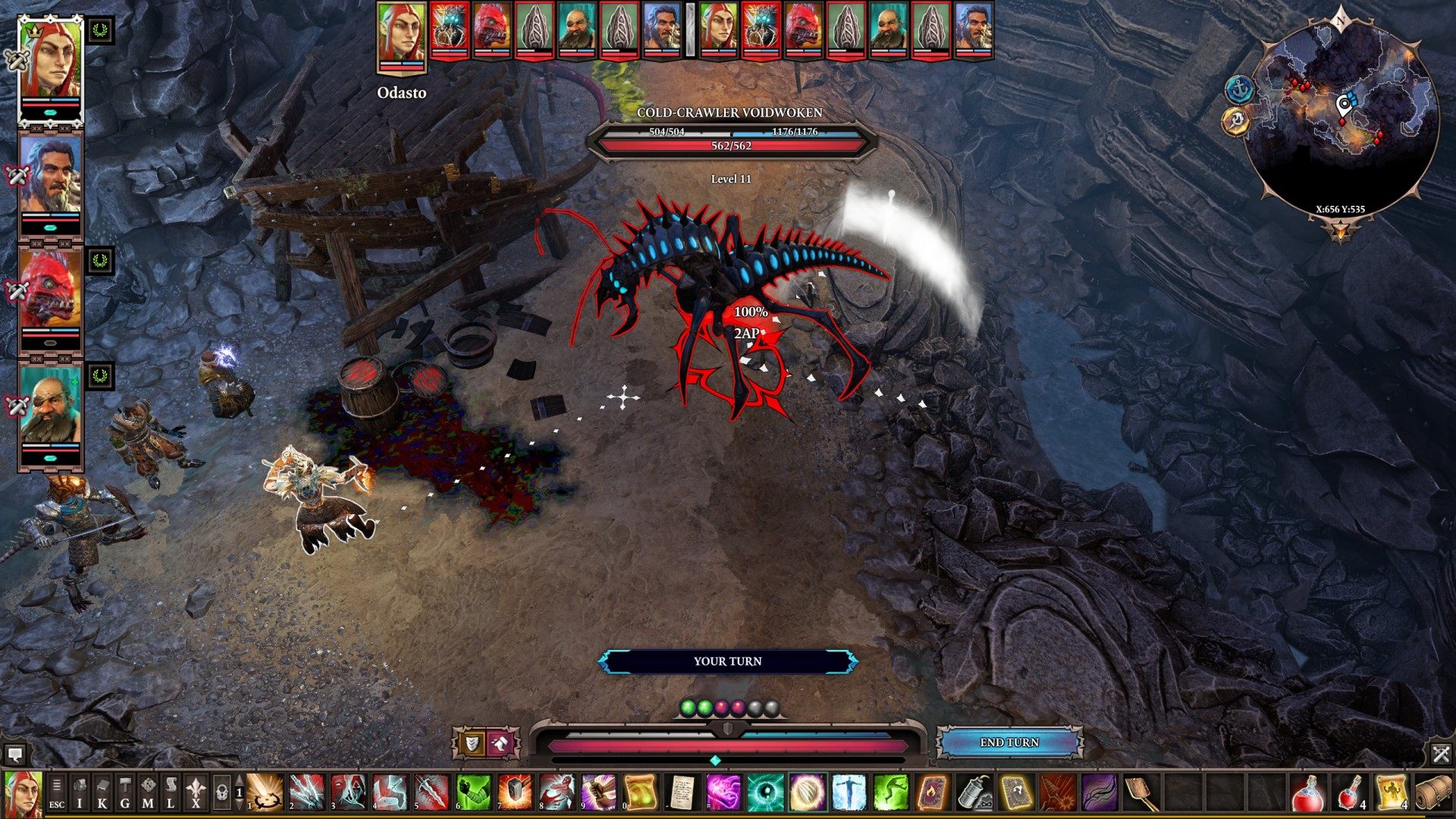The height and width of the screenshot is (819, 1456).
Task: Cast the green leaping figure skill
Action: click(890, 793)
